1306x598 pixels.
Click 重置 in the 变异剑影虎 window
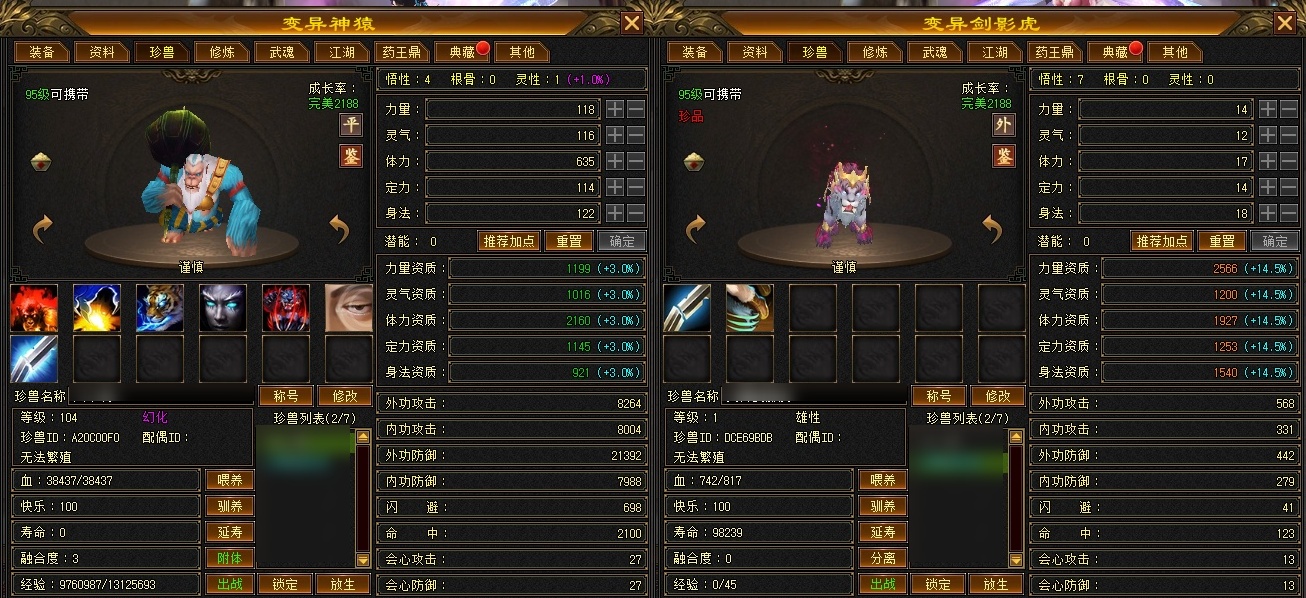1221,241
